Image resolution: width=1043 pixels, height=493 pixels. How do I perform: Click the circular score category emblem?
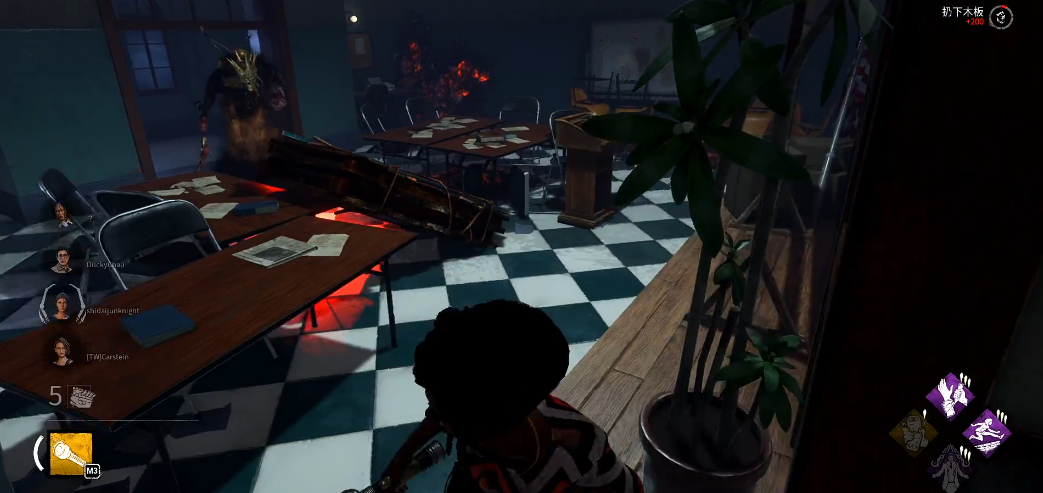1001,17
